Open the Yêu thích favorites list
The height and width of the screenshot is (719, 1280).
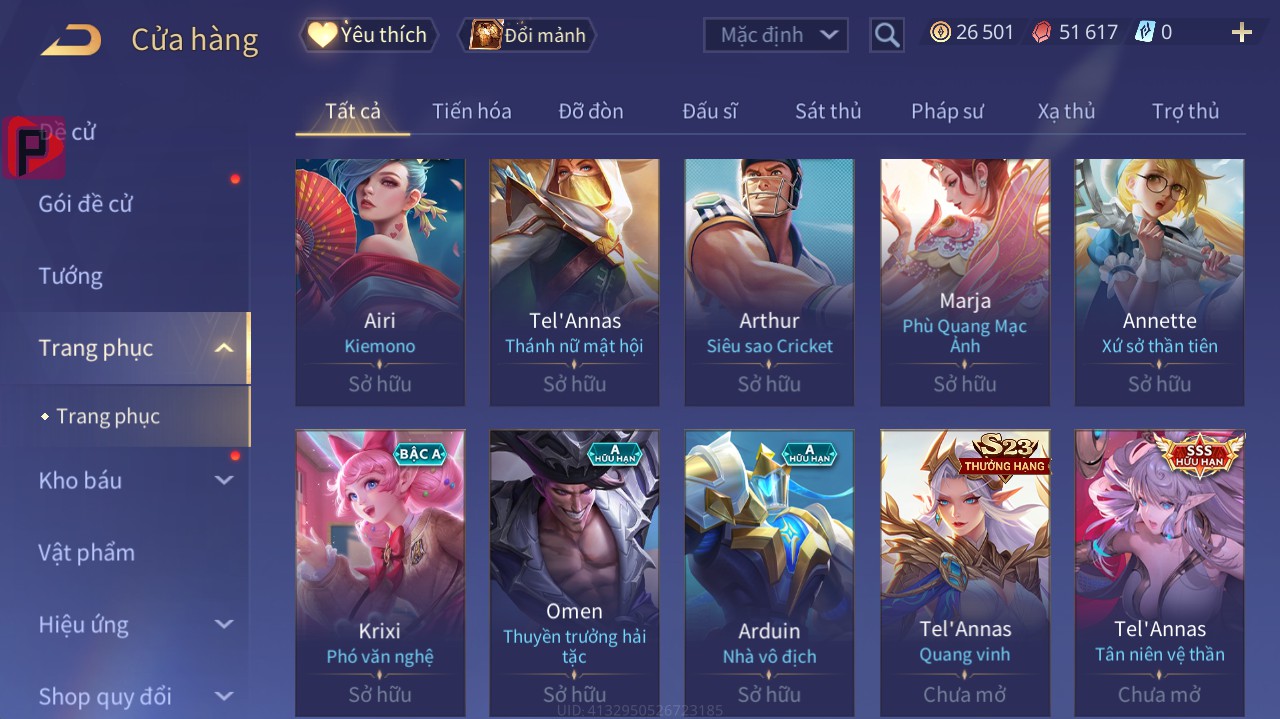tap(368, 35)
